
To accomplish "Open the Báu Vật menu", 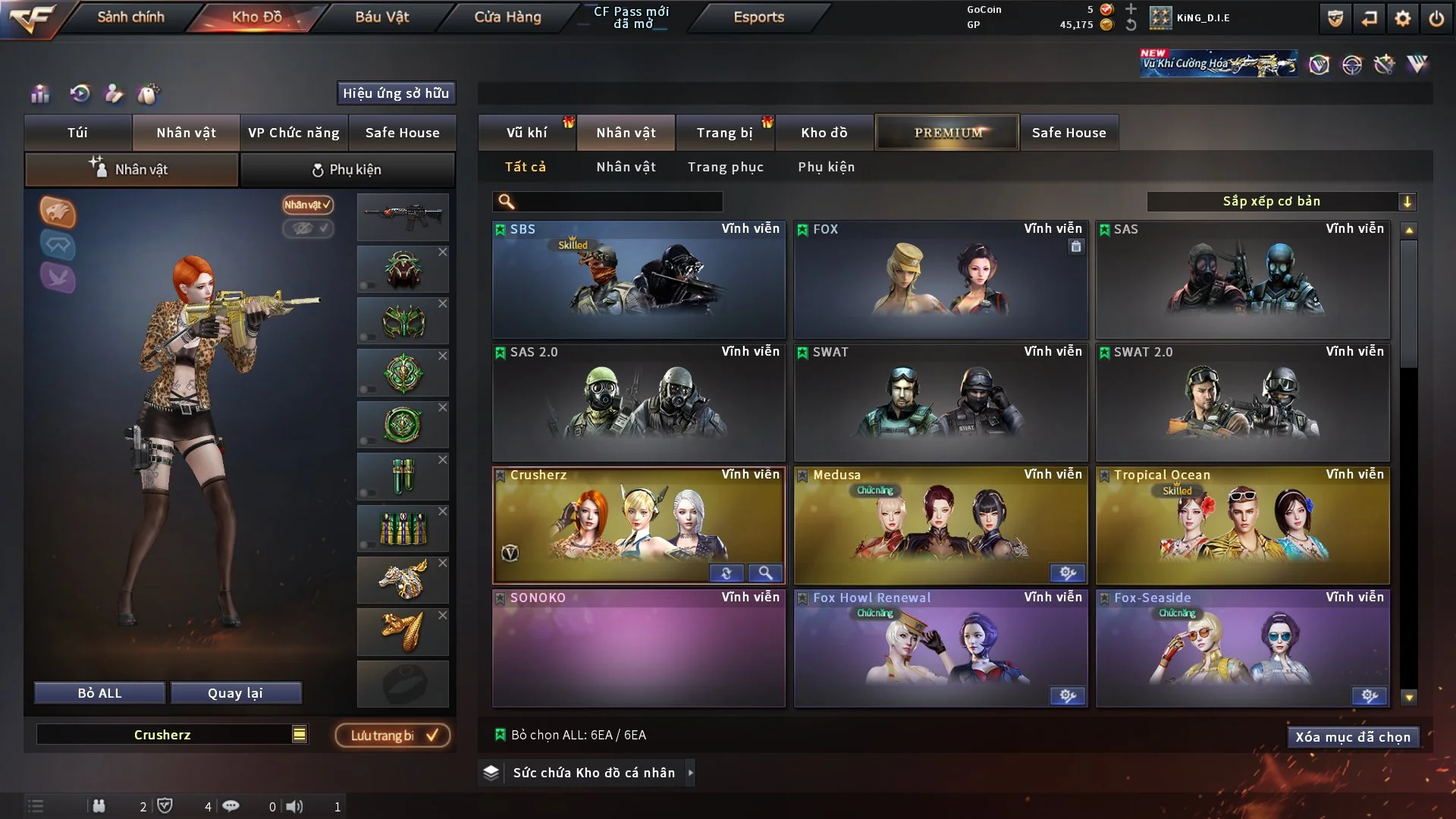I will coord(381,17).
